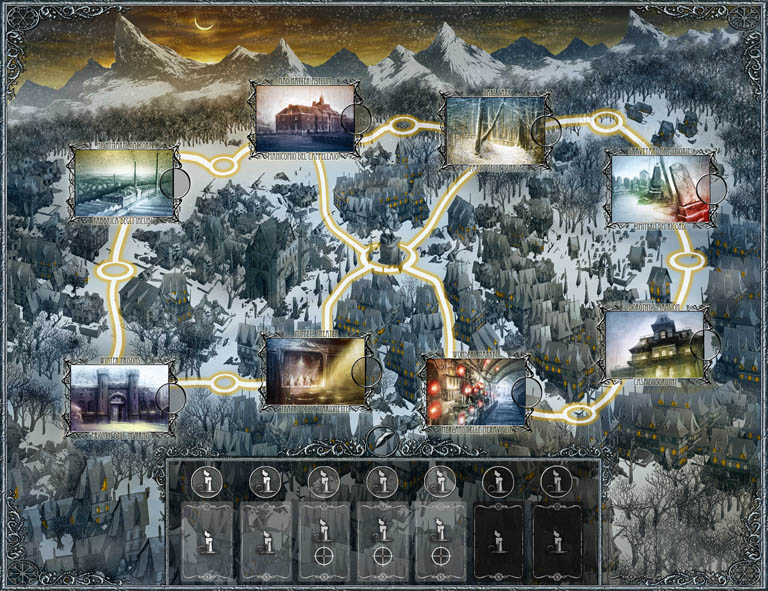Select the central crossroads hub on the map
Viewport: 768px width, 591px height.
click(383, 251)
